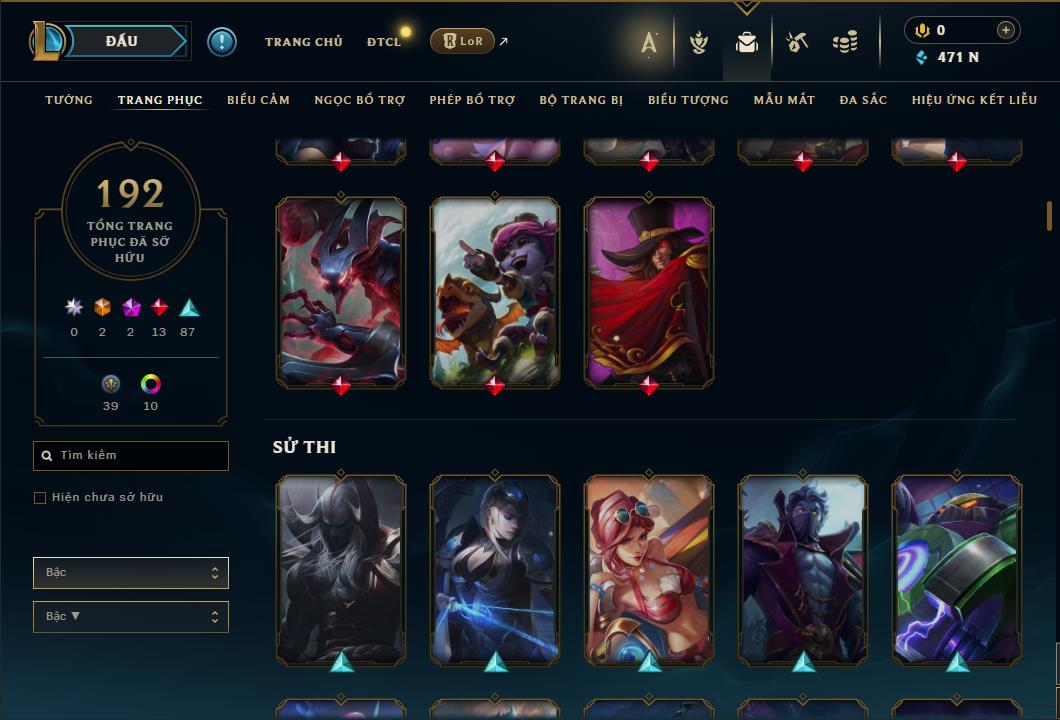The image size is (1060, 720).
Task: Select the PHÉP BỔ TRỢ tab
Action: point(472,100)
